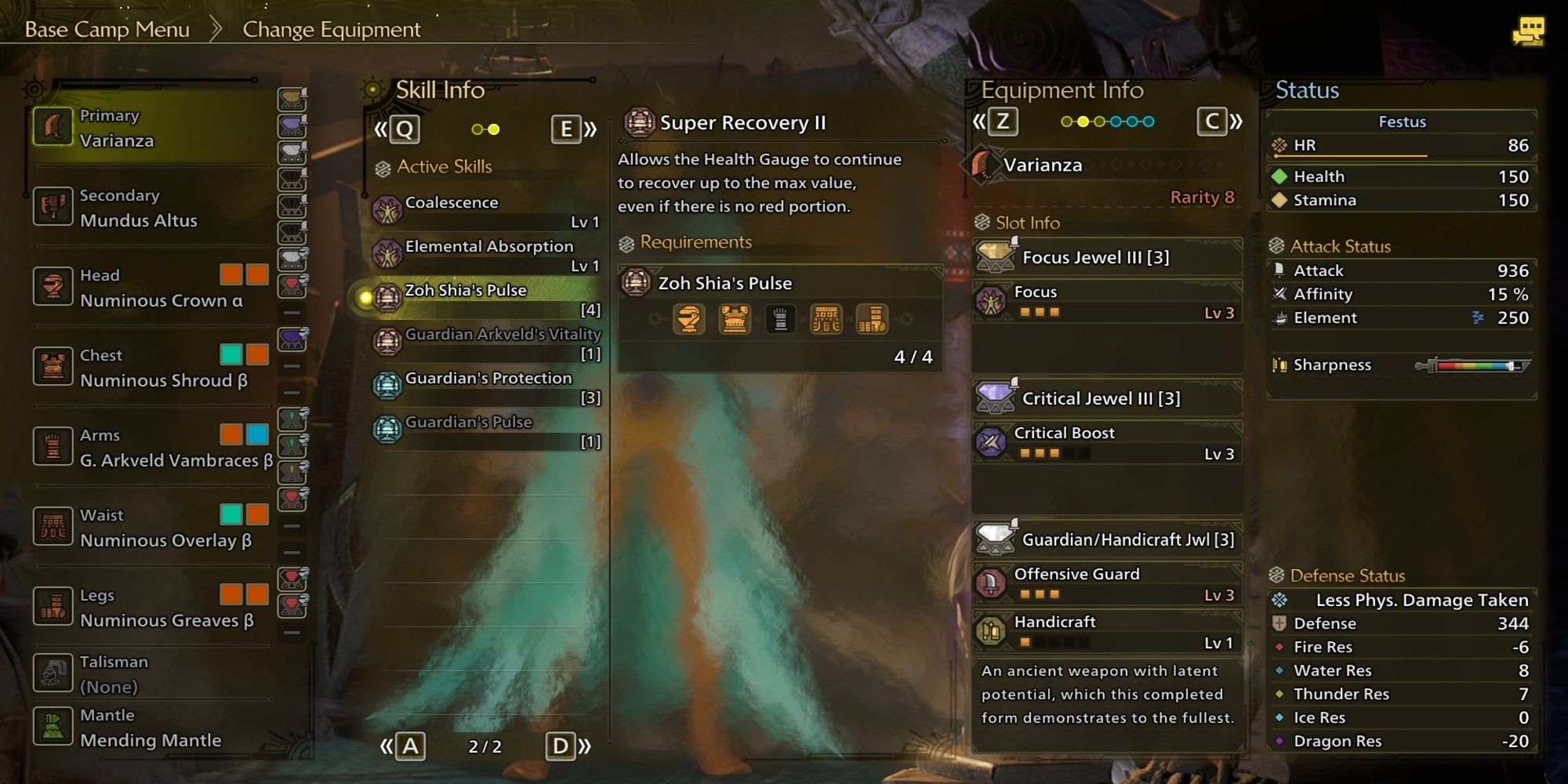
Task: View Guardian Arkveld's Vitality skill
Action: tap(486, 342)
